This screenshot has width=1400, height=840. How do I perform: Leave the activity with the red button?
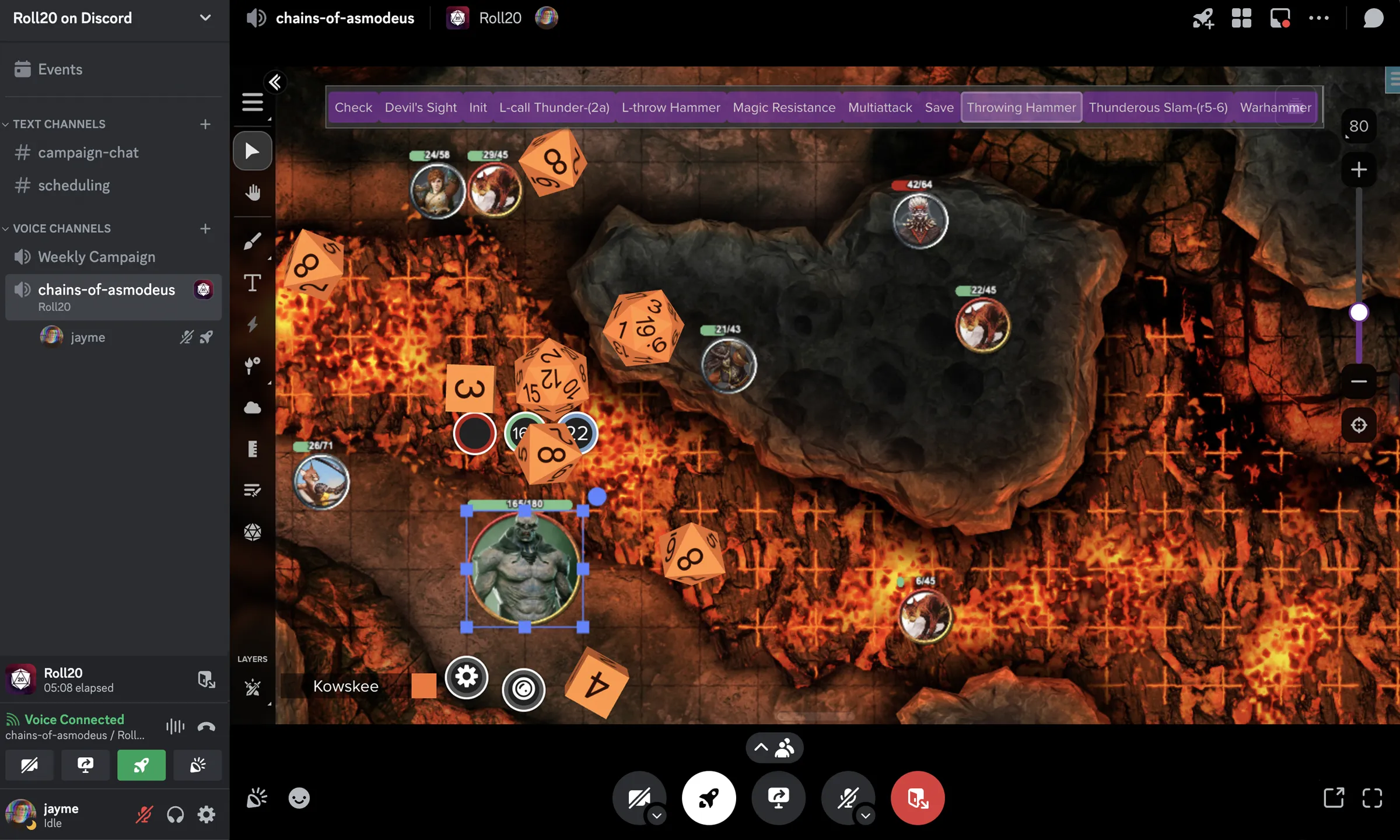917,798
